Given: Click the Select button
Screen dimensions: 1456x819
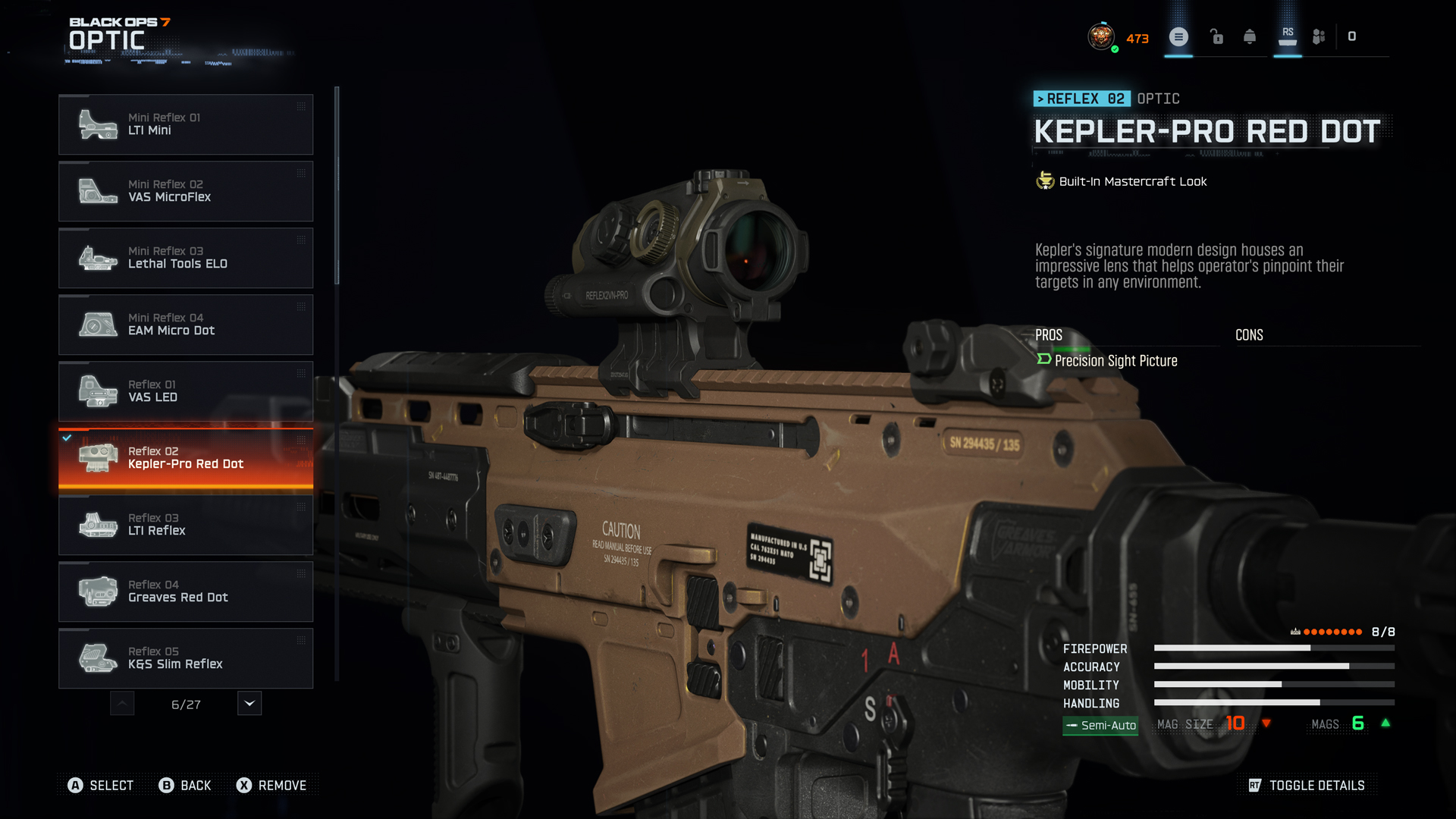Looking at the screenshot, I should pyautogui.click(x=101, y=786).
